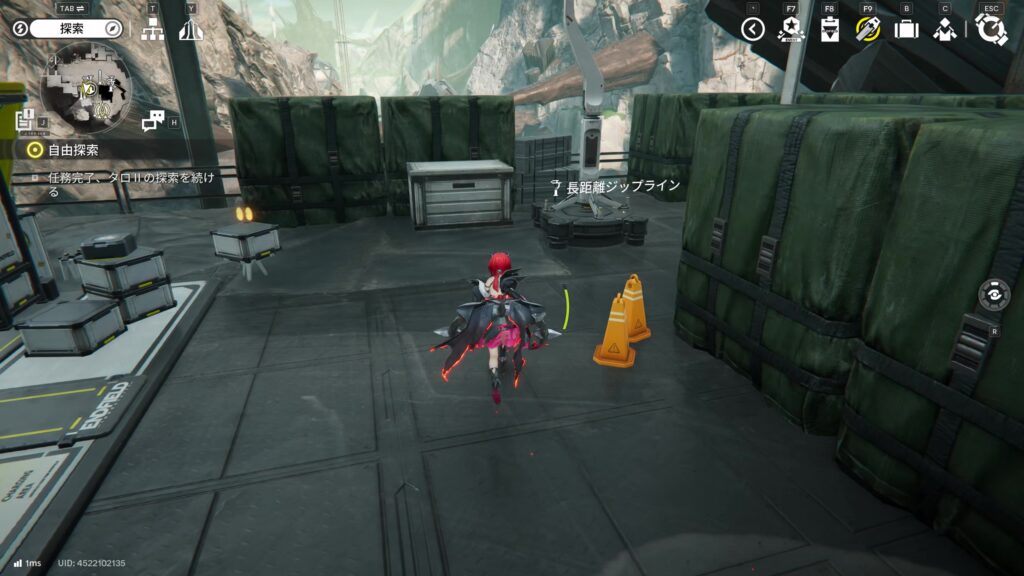Viewport: 1024px width, 576px height.
Task: Open the operator diamond figure icon
Action: [944, 29]
